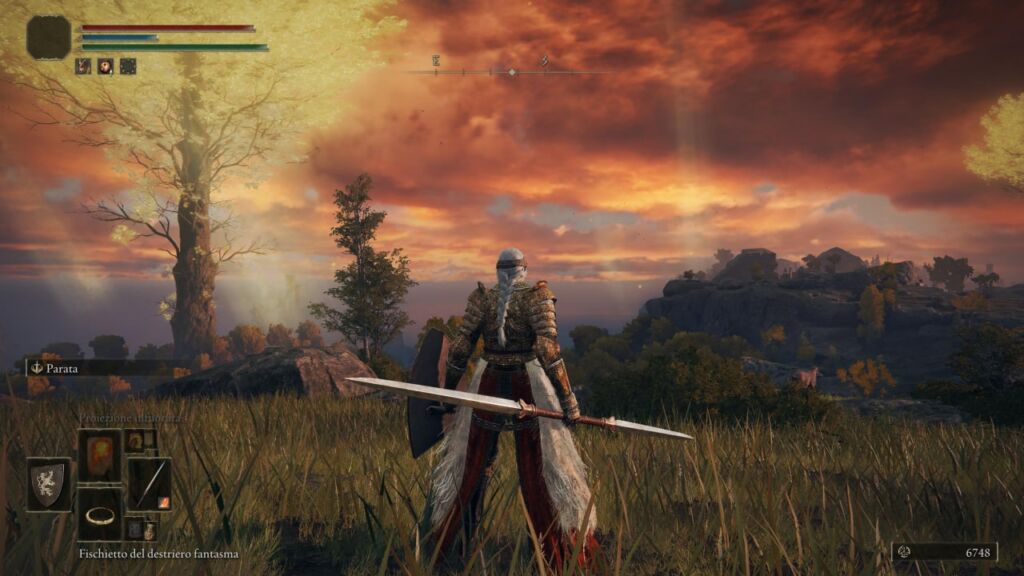Select the spear weapon slot
Viewport: 1024px width, 576px height.
(149, 484)
